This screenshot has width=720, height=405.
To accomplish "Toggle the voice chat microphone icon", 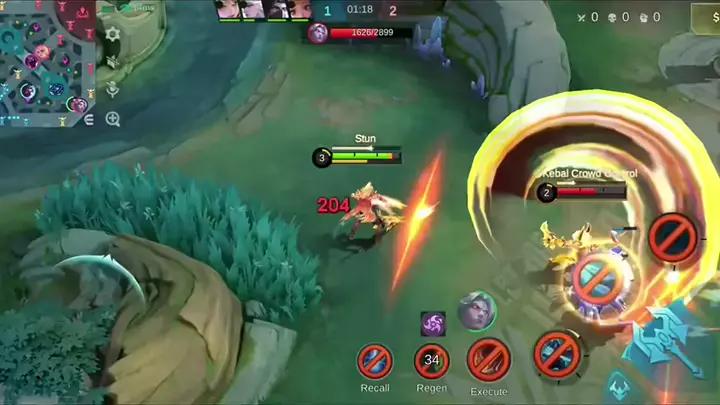I will click(113, 89).
